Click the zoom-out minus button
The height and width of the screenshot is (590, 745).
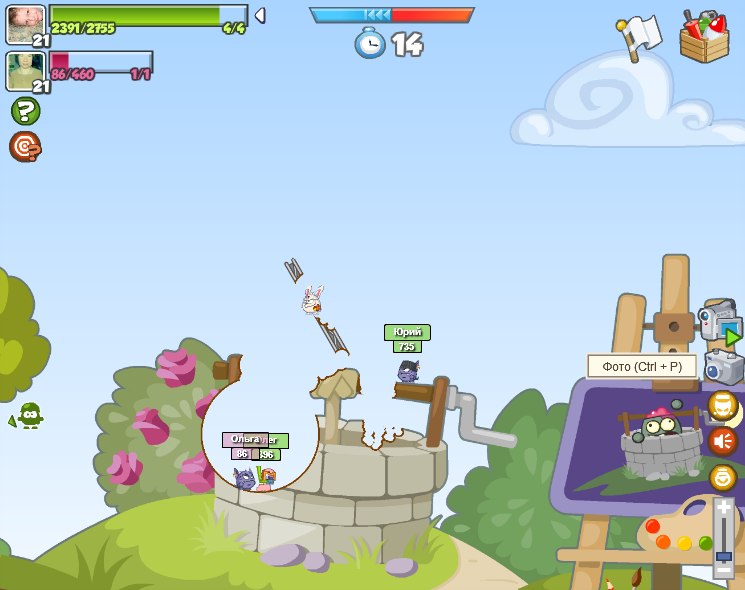723,571
